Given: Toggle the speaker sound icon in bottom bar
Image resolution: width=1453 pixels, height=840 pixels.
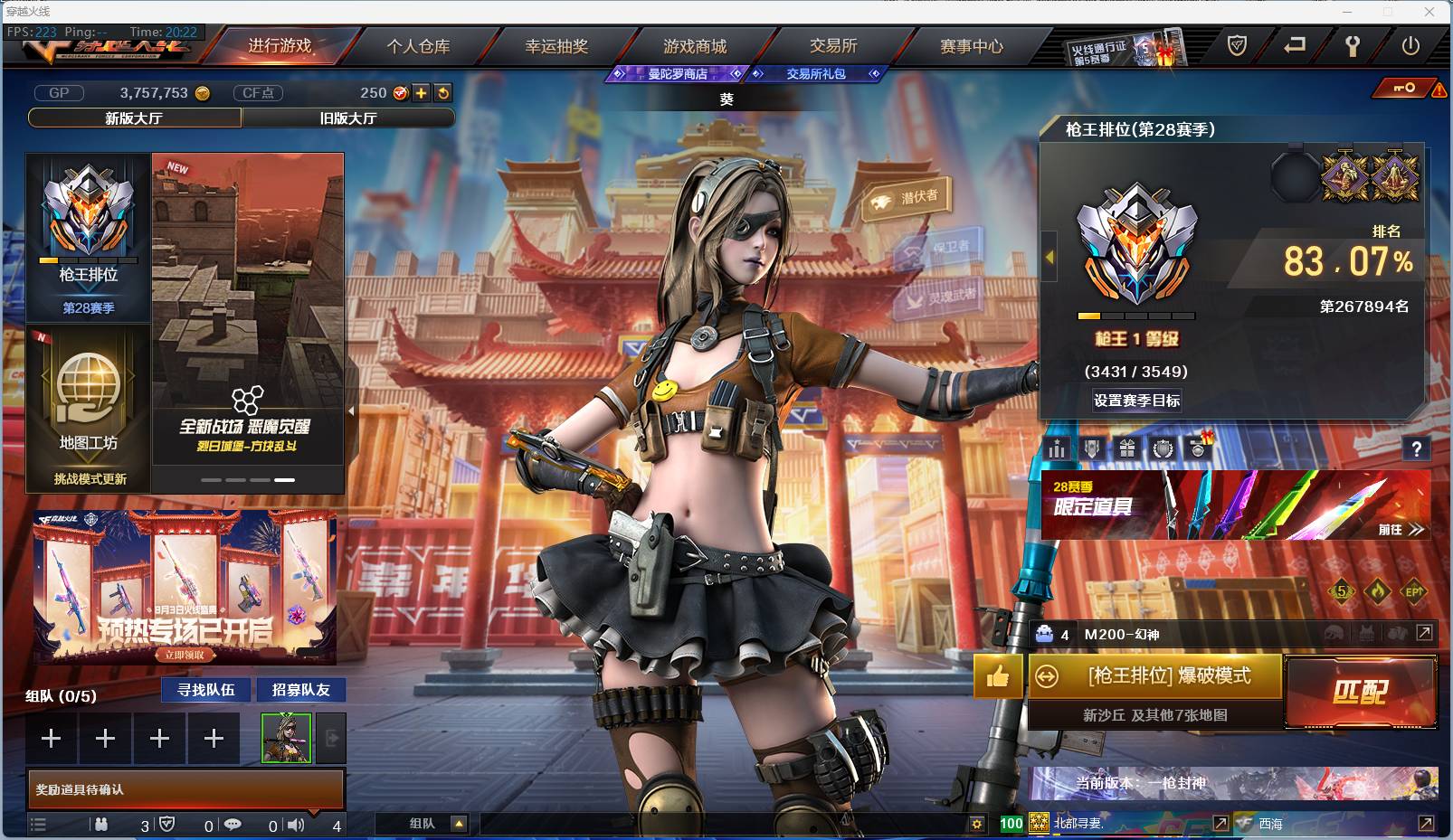Looking at the screenshot, I should pos(296,824).
